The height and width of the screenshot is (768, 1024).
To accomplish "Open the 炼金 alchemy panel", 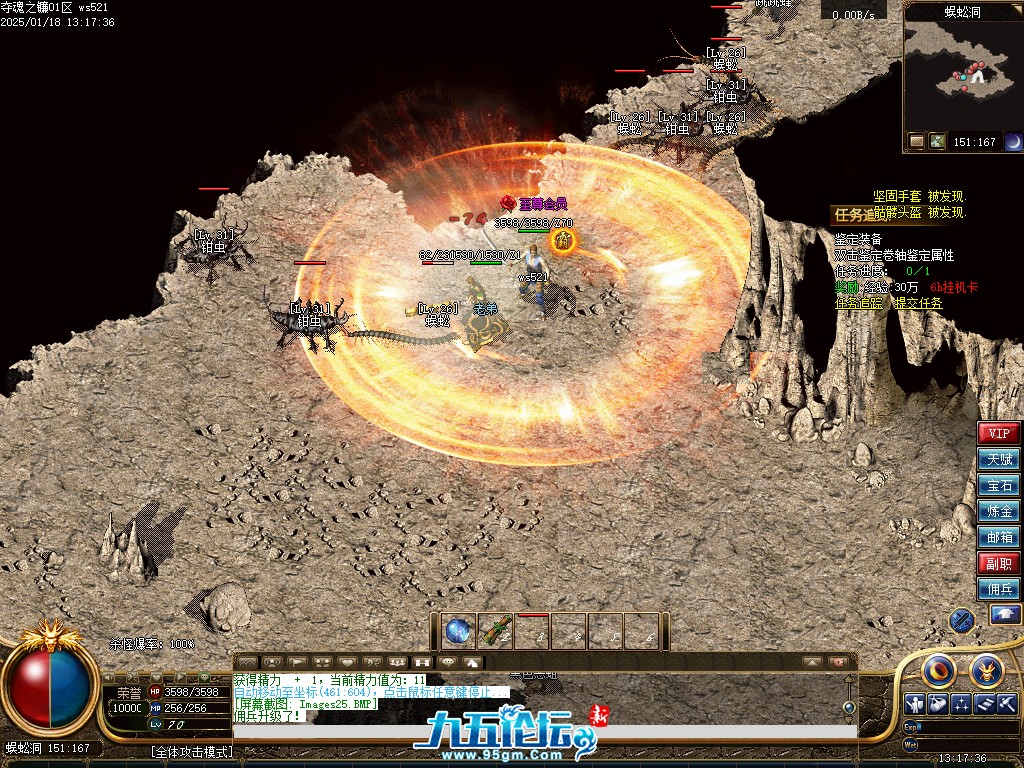I will pyautogui.click(x=999, y=511).
